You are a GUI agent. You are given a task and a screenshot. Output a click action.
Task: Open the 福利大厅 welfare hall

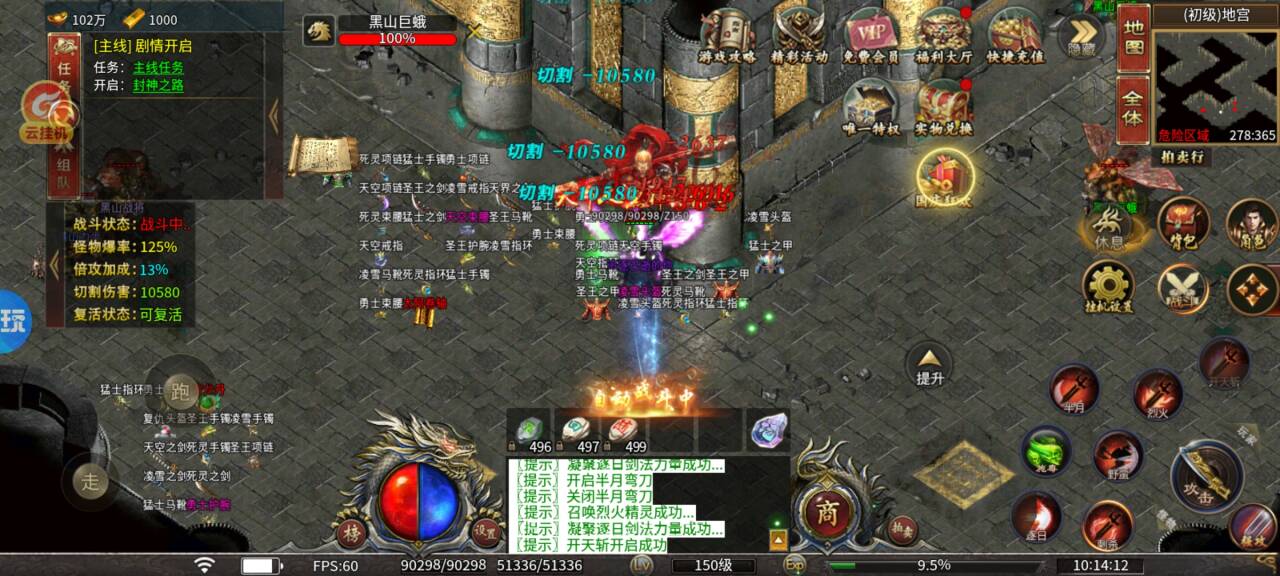tap(944, 34)
